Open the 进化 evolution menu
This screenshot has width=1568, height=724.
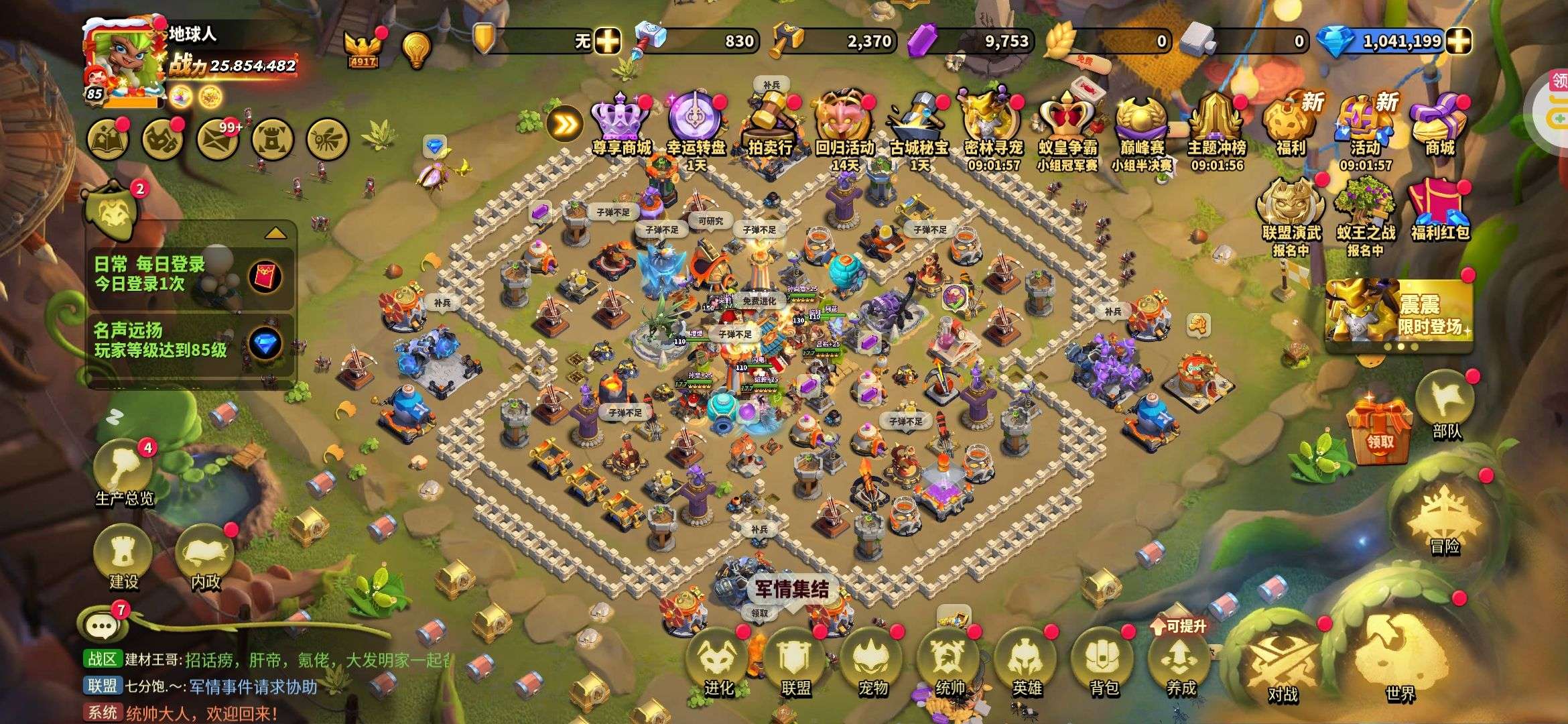[x=718, y=660]
